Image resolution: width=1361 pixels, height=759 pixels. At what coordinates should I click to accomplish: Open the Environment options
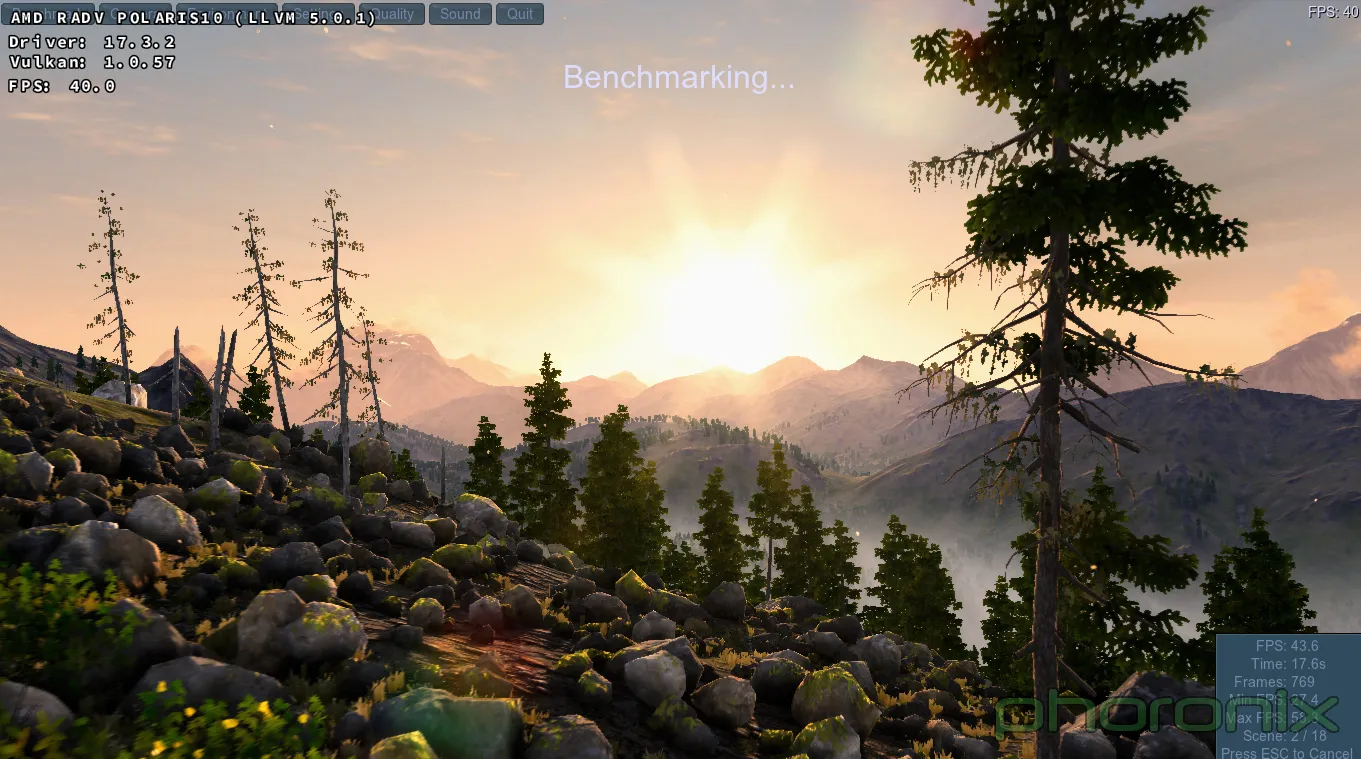click(x=228, y=14)
